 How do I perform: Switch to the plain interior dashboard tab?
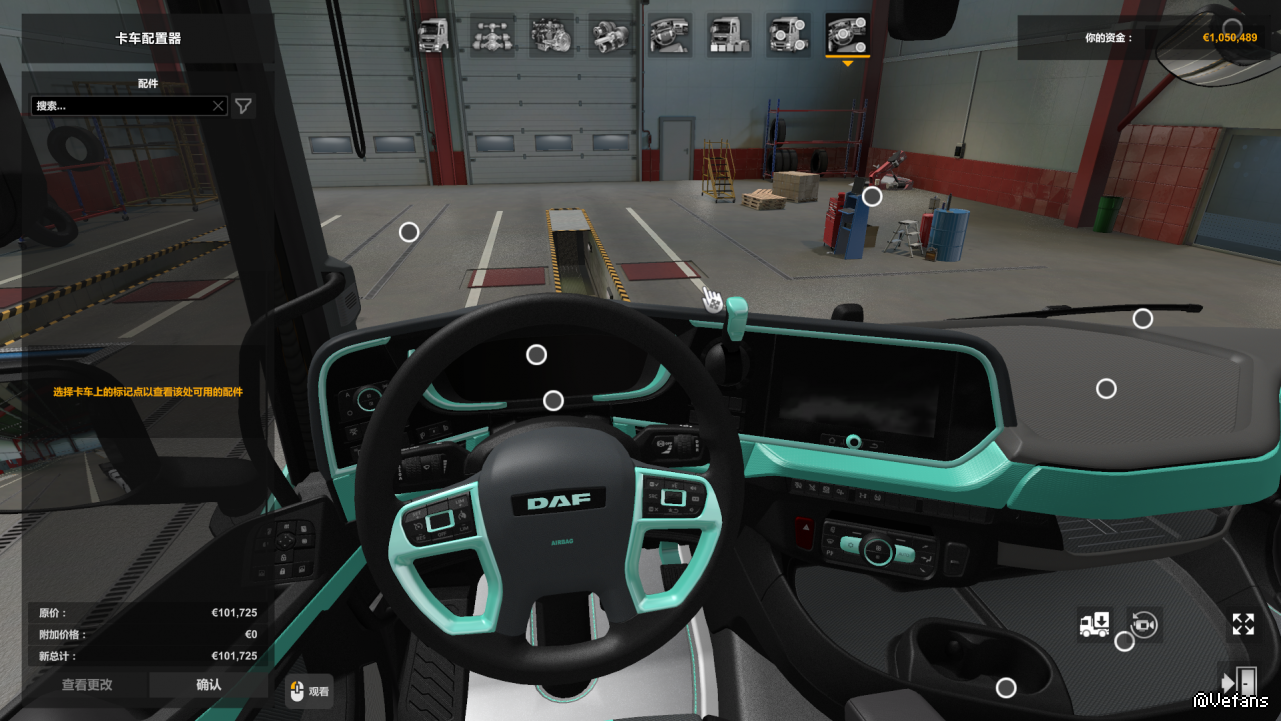669,35
